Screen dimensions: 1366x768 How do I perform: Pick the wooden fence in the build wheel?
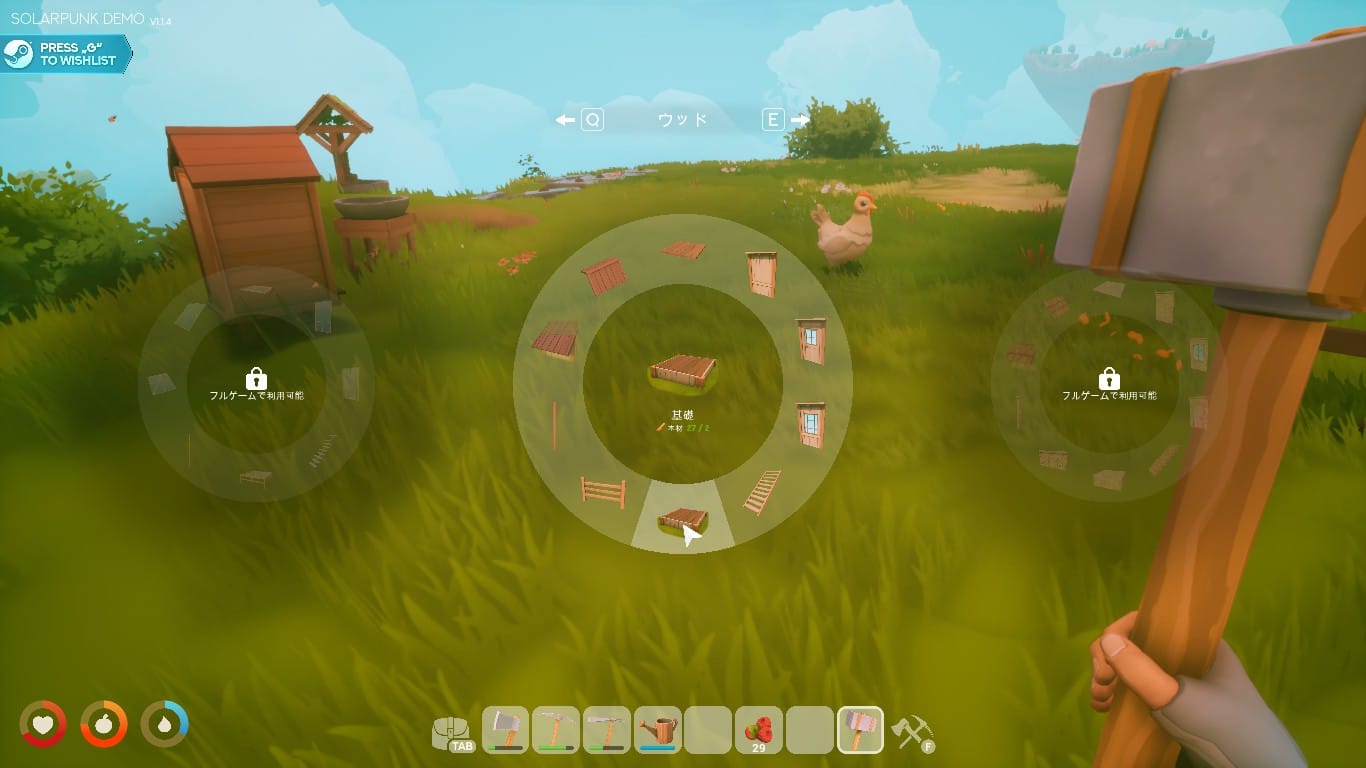coord(603,491)
